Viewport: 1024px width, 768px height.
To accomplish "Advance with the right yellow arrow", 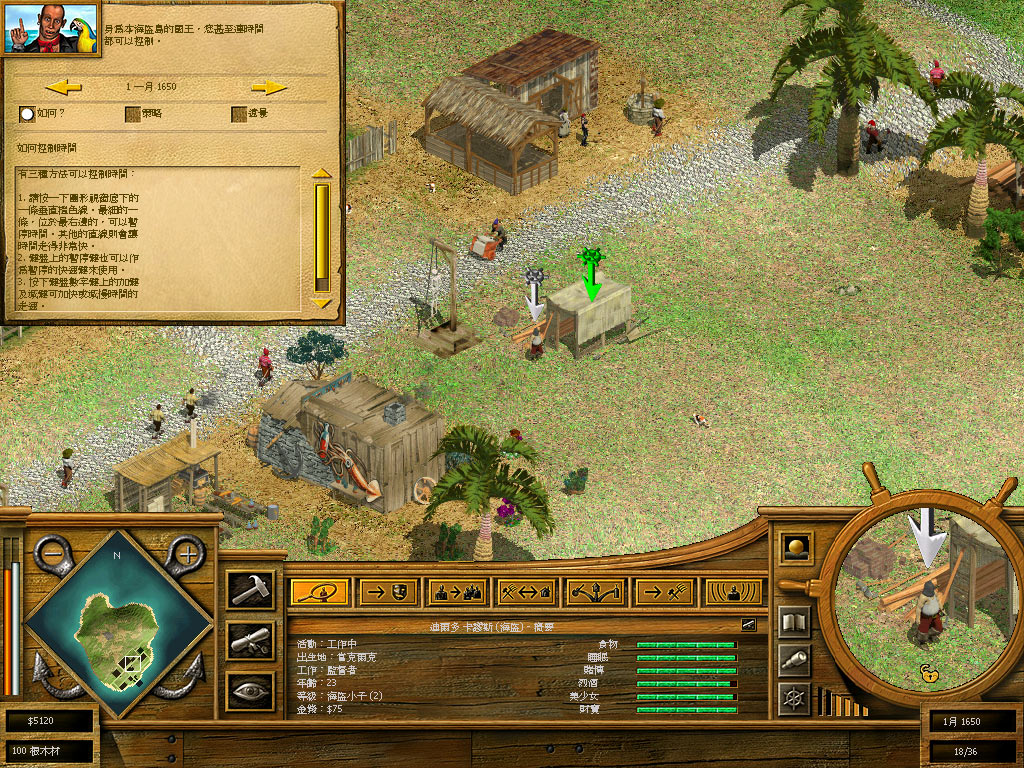I will [269, 87].
